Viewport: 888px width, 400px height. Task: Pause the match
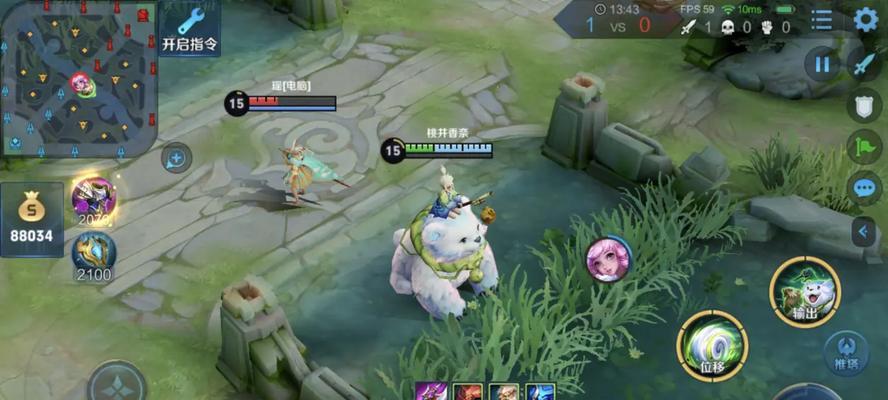[822, 65]
